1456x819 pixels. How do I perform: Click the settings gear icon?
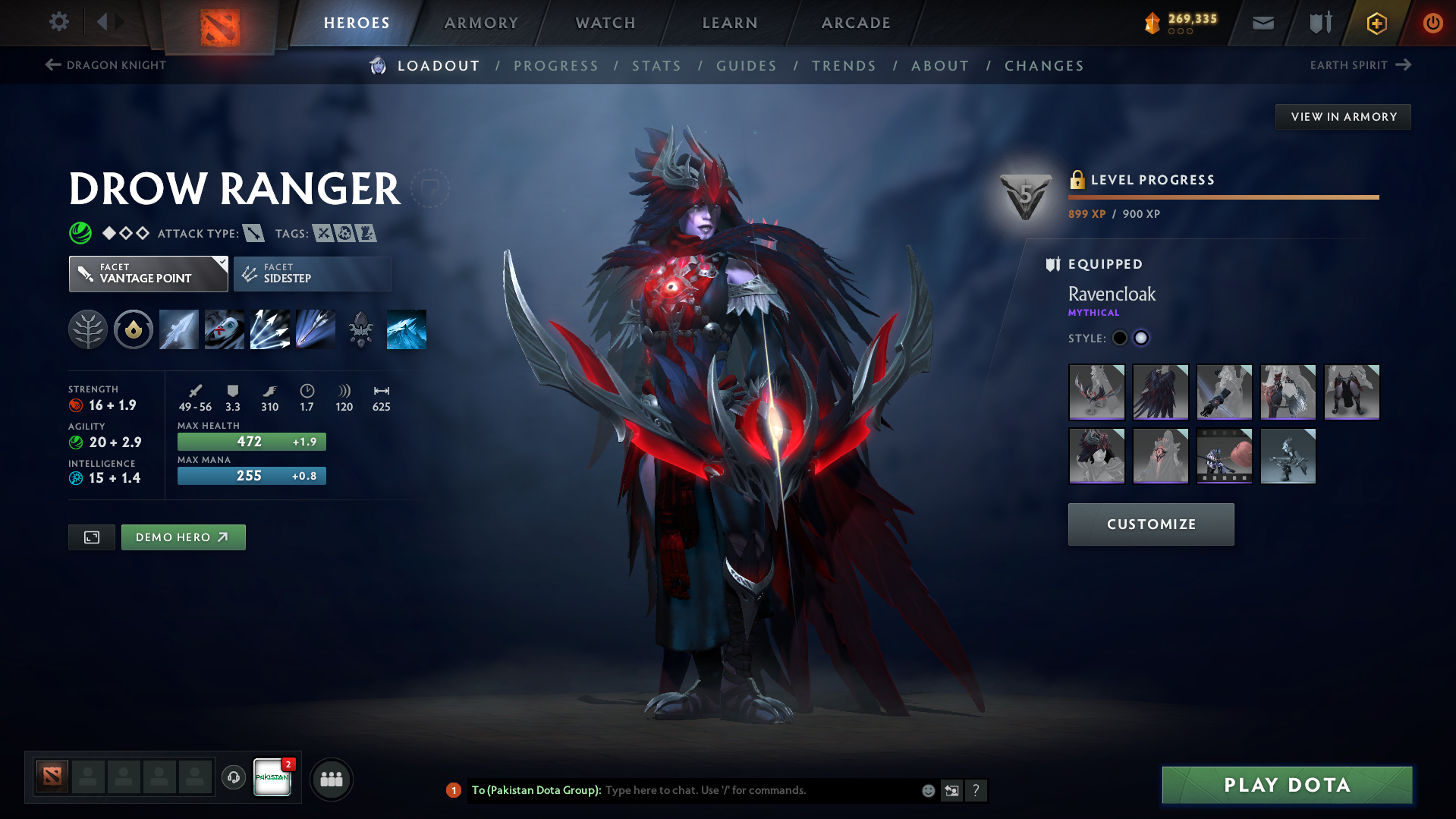58,22
